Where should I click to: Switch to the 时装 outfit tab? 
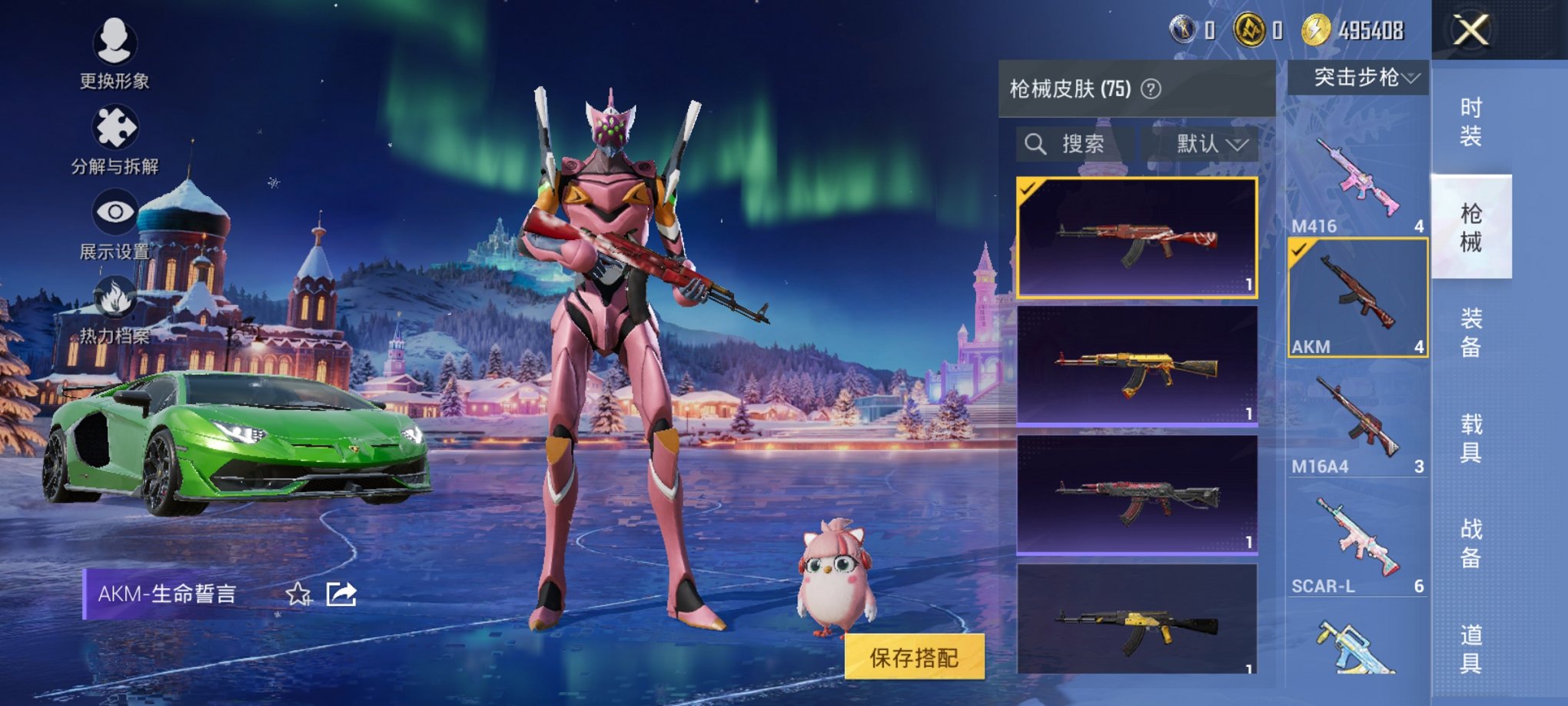tap(1470, 122)
